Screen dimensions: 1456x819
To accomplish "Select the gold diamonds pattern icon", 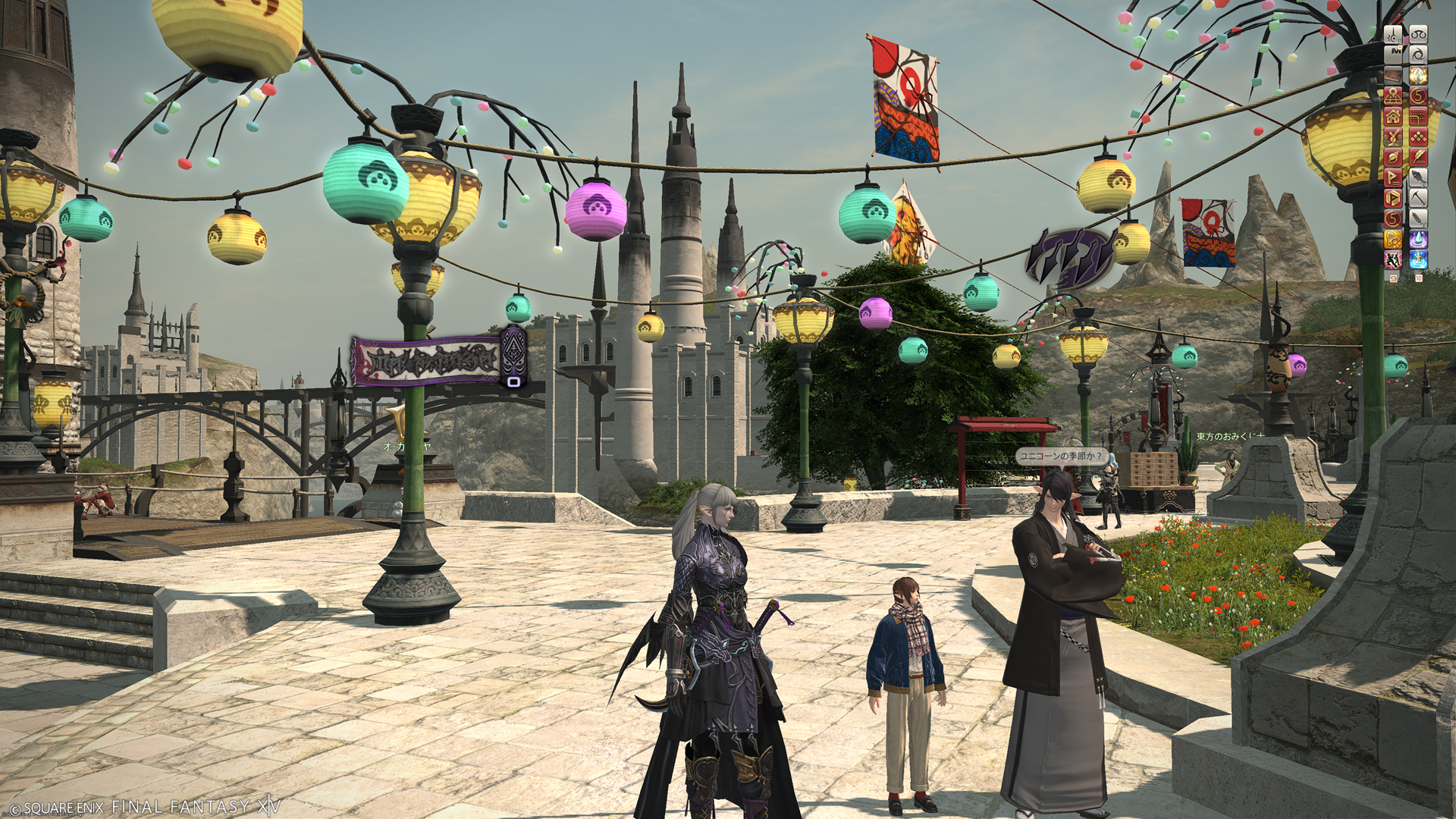I will pyautogui.click(x=1418, y=136).
